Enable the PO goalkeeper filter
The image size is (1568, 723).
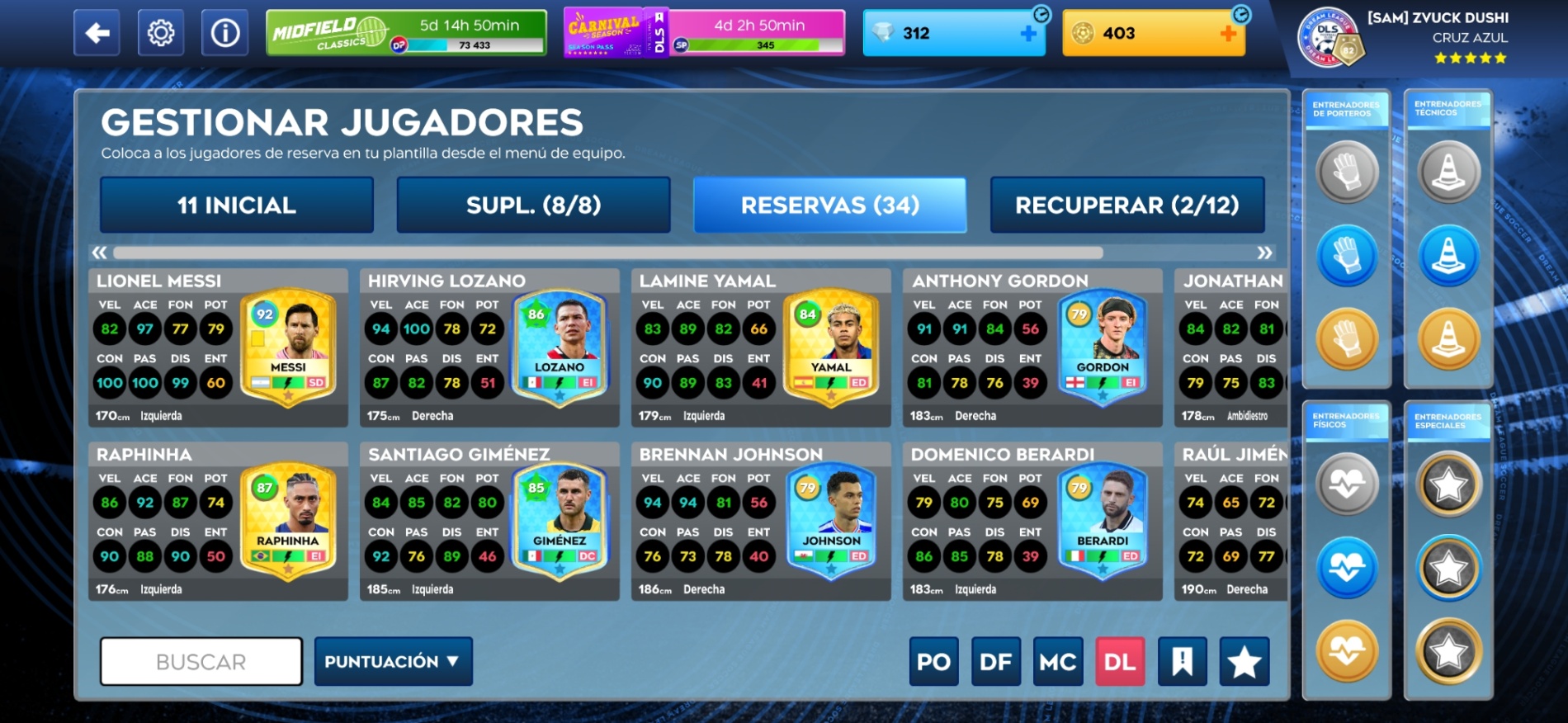click(933, 661)
